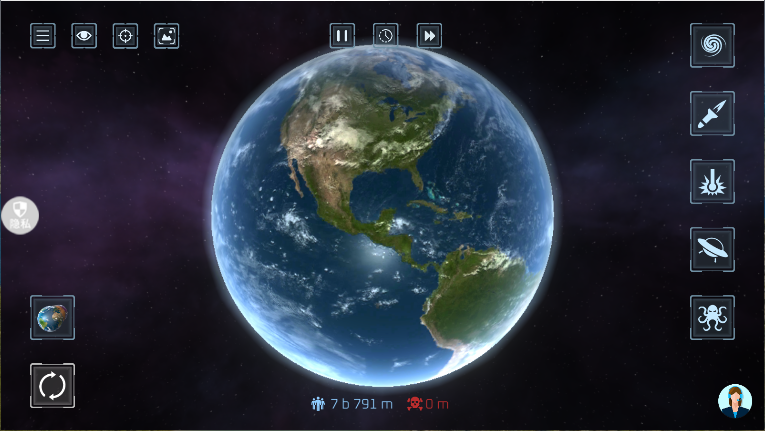Open the avatar assistant icon
The height and width of the screenshot is (431, 765).
tap(735, 400)
